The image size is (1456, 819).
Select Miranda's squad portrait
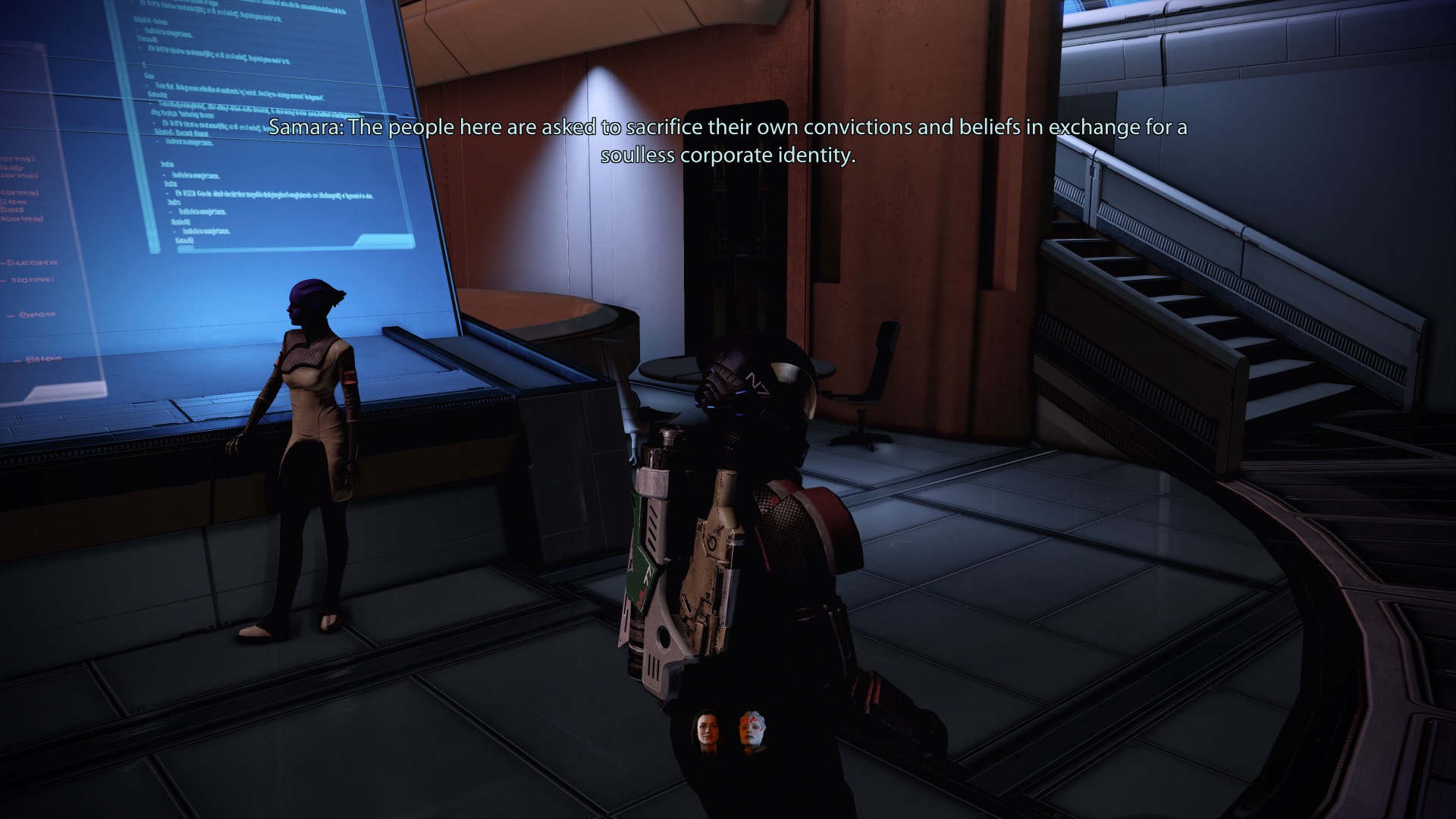click(x=704, y=733)
